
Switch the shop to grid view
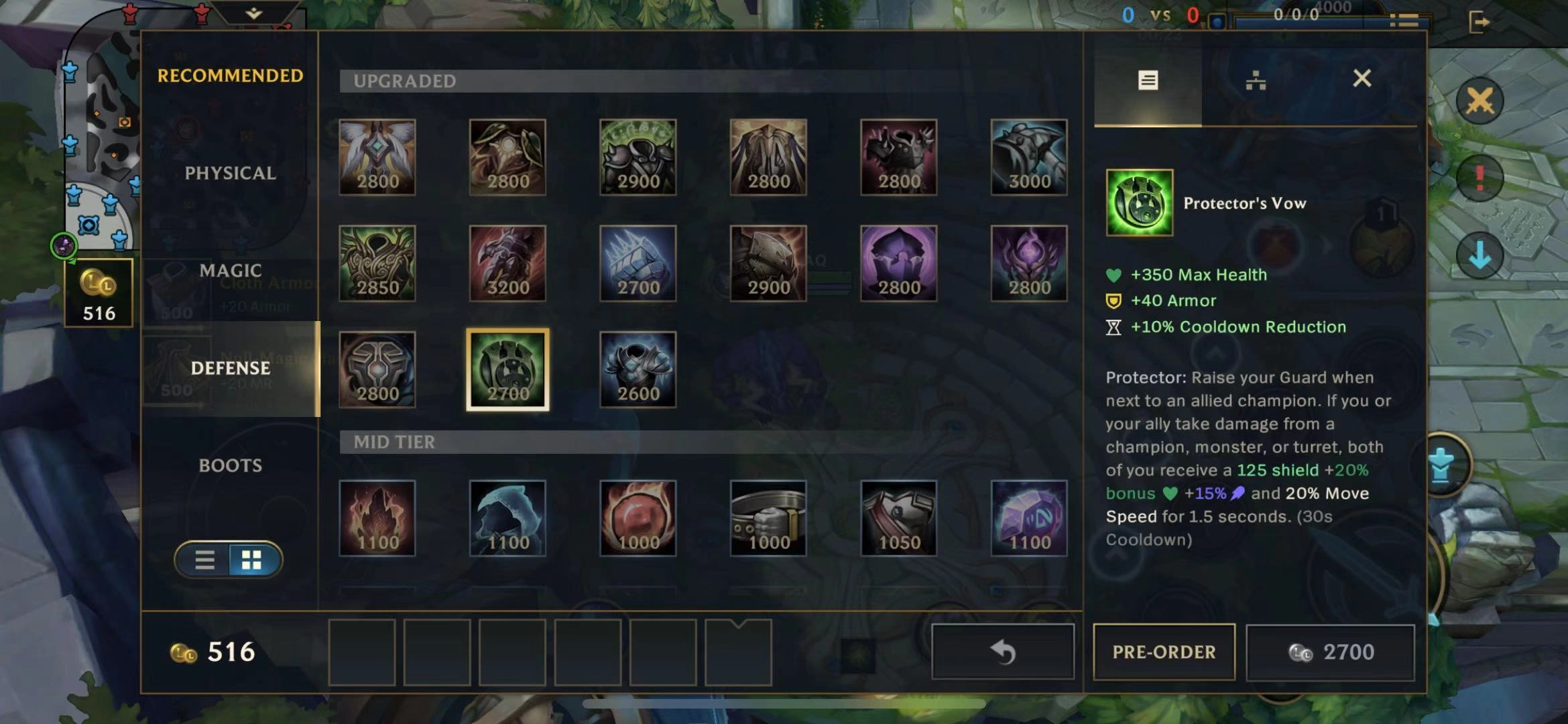252,560
